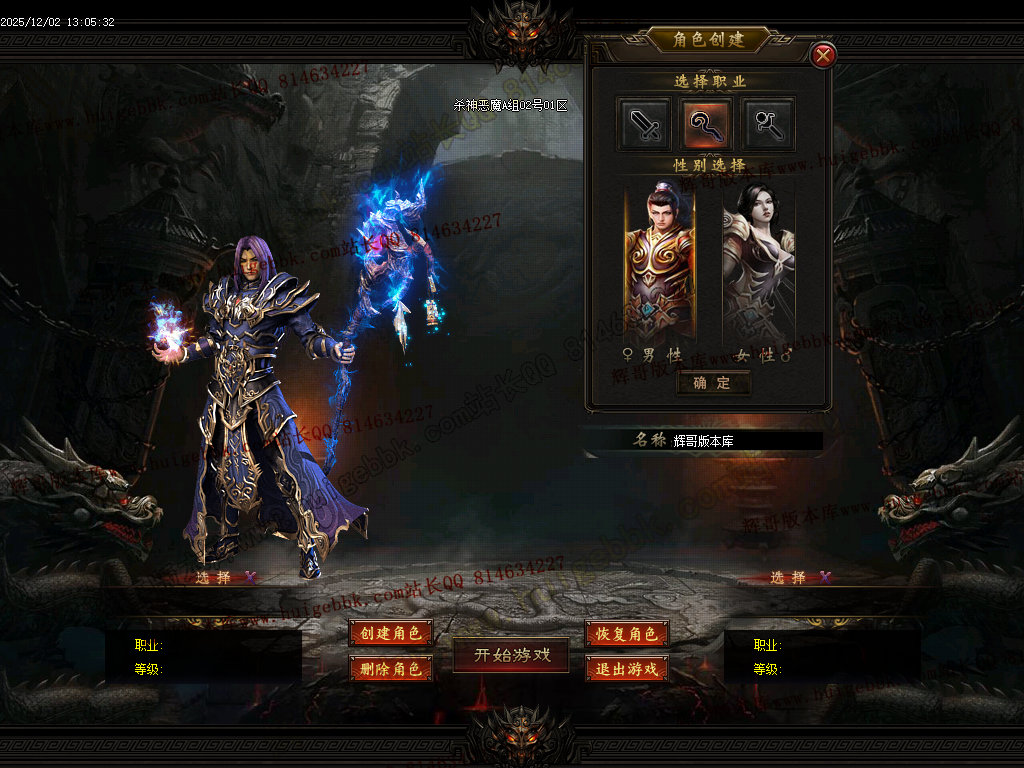Choose the warrior sword class icon

point(643,125)
